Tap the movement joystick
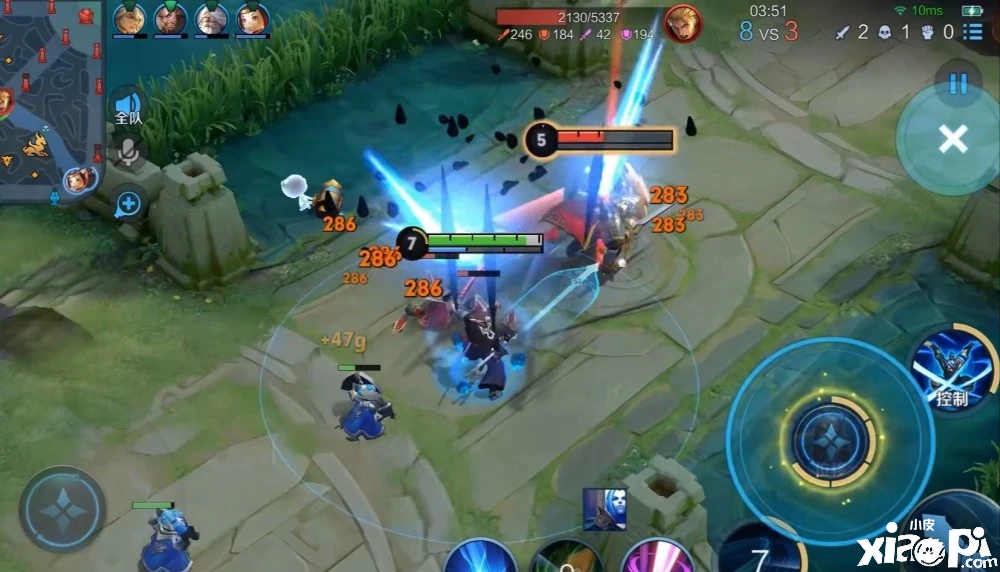Screen dimensions: 1000x572 pos(62,510)
